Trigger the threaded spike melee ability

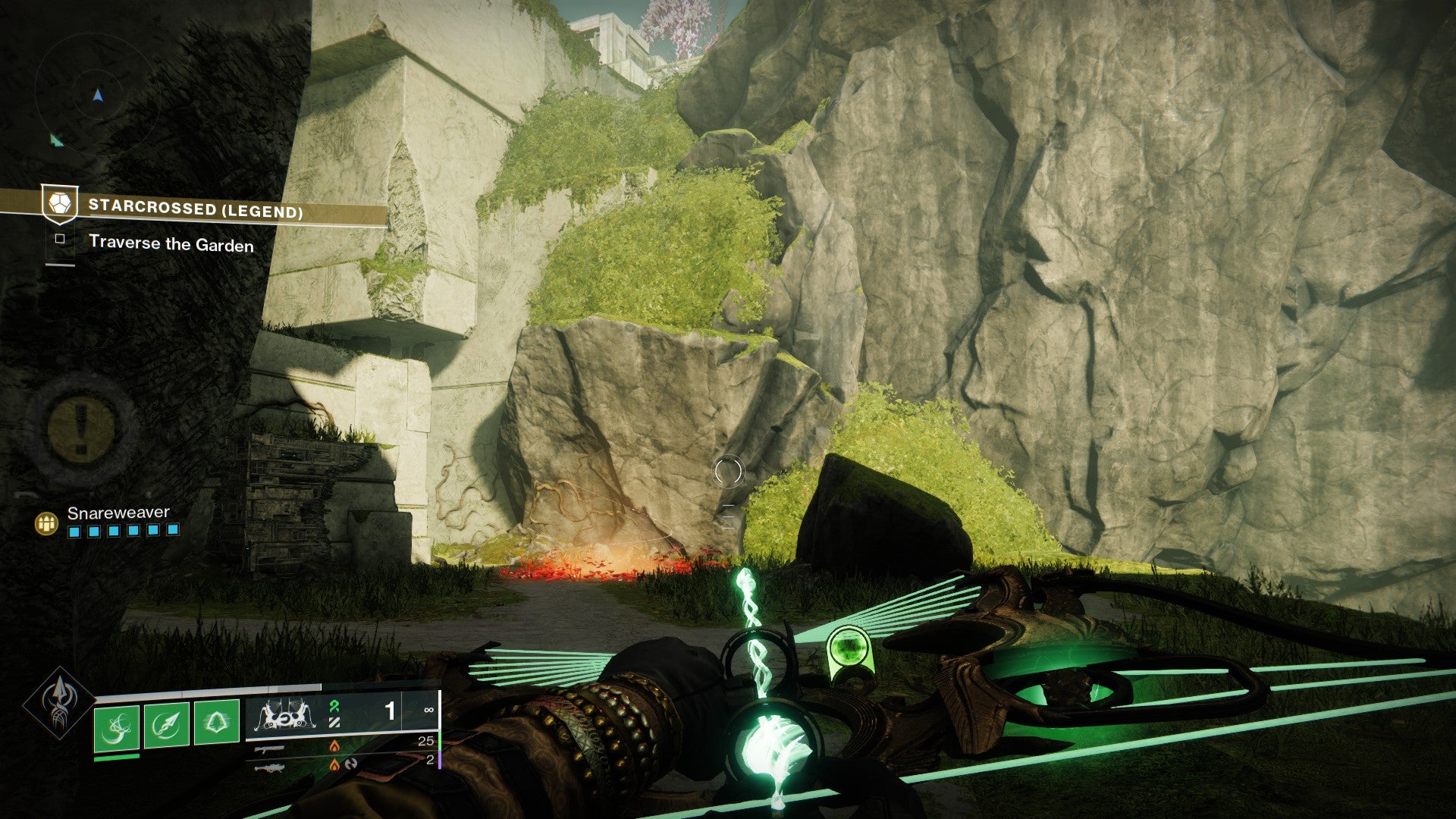pyautogui.click(x=167, y=725)
